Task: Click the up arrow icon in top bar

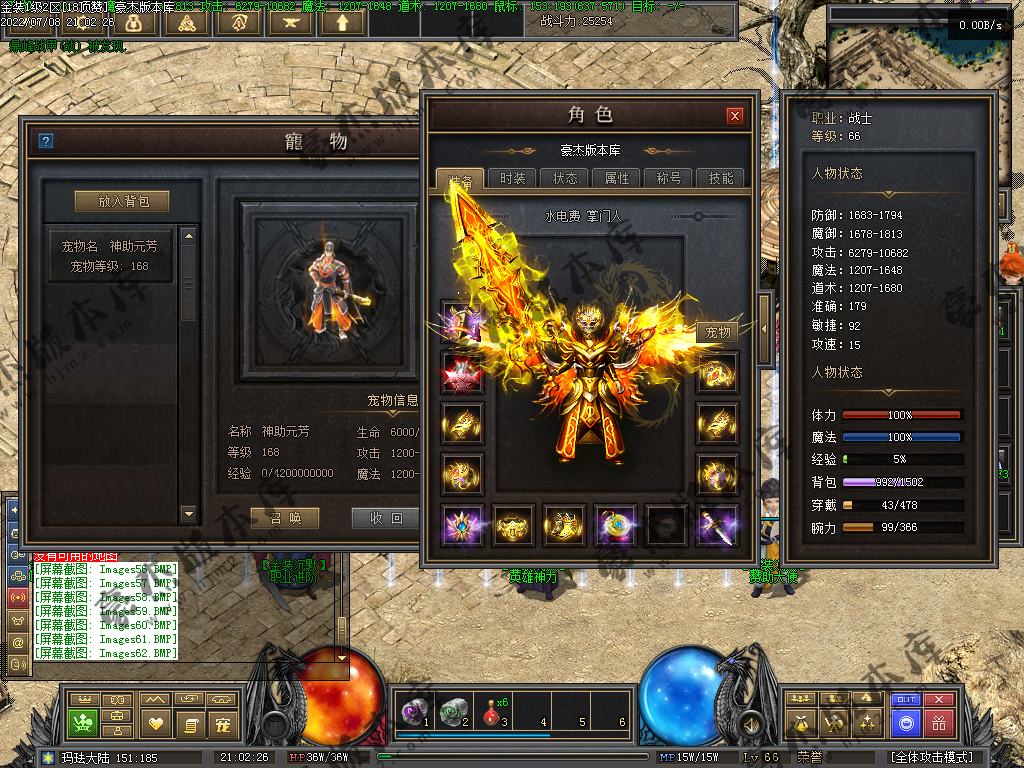Action: 342,21
